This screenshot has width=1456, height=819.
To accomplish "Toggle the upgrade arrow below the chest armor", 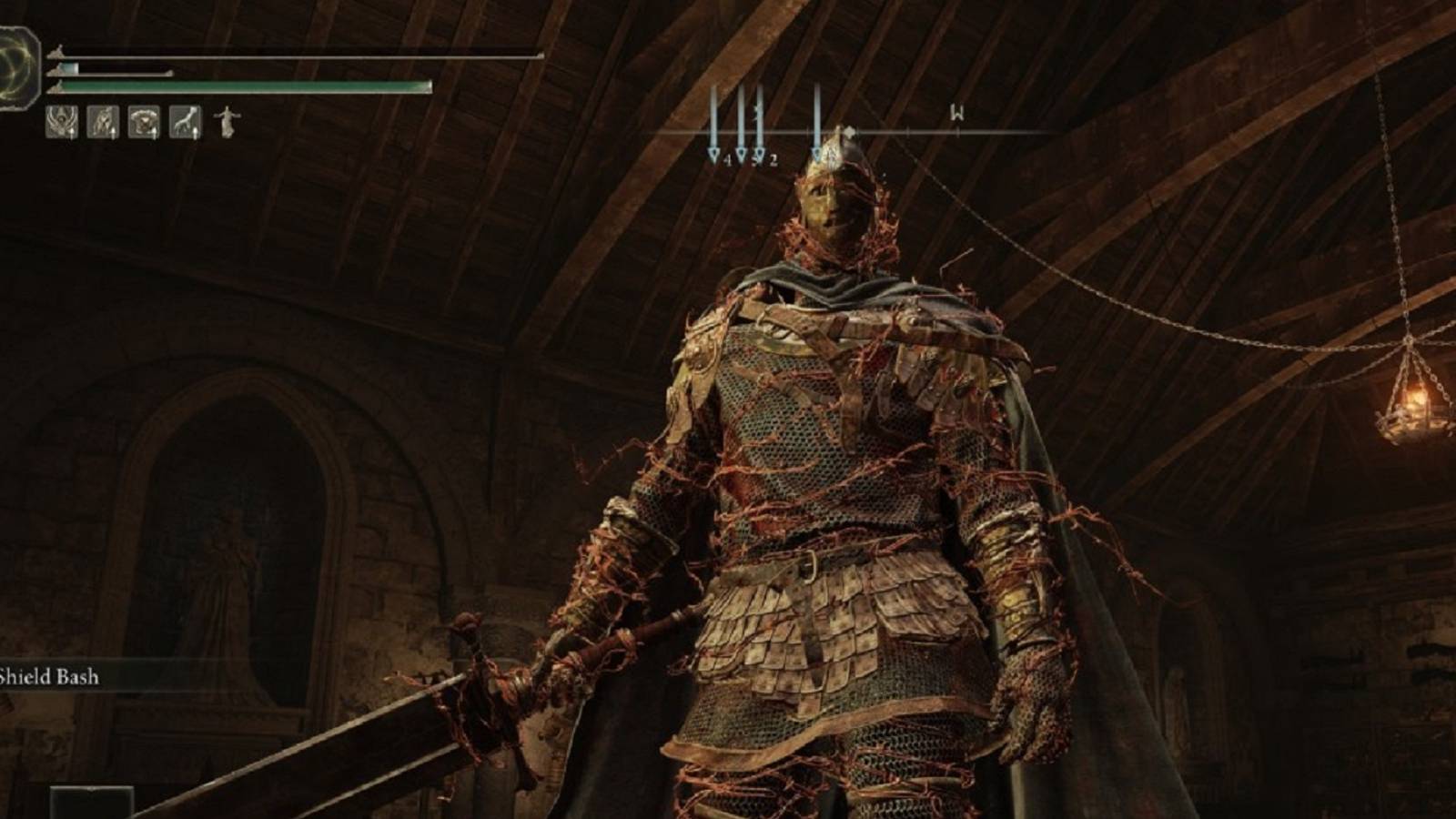I will (154, 133).
